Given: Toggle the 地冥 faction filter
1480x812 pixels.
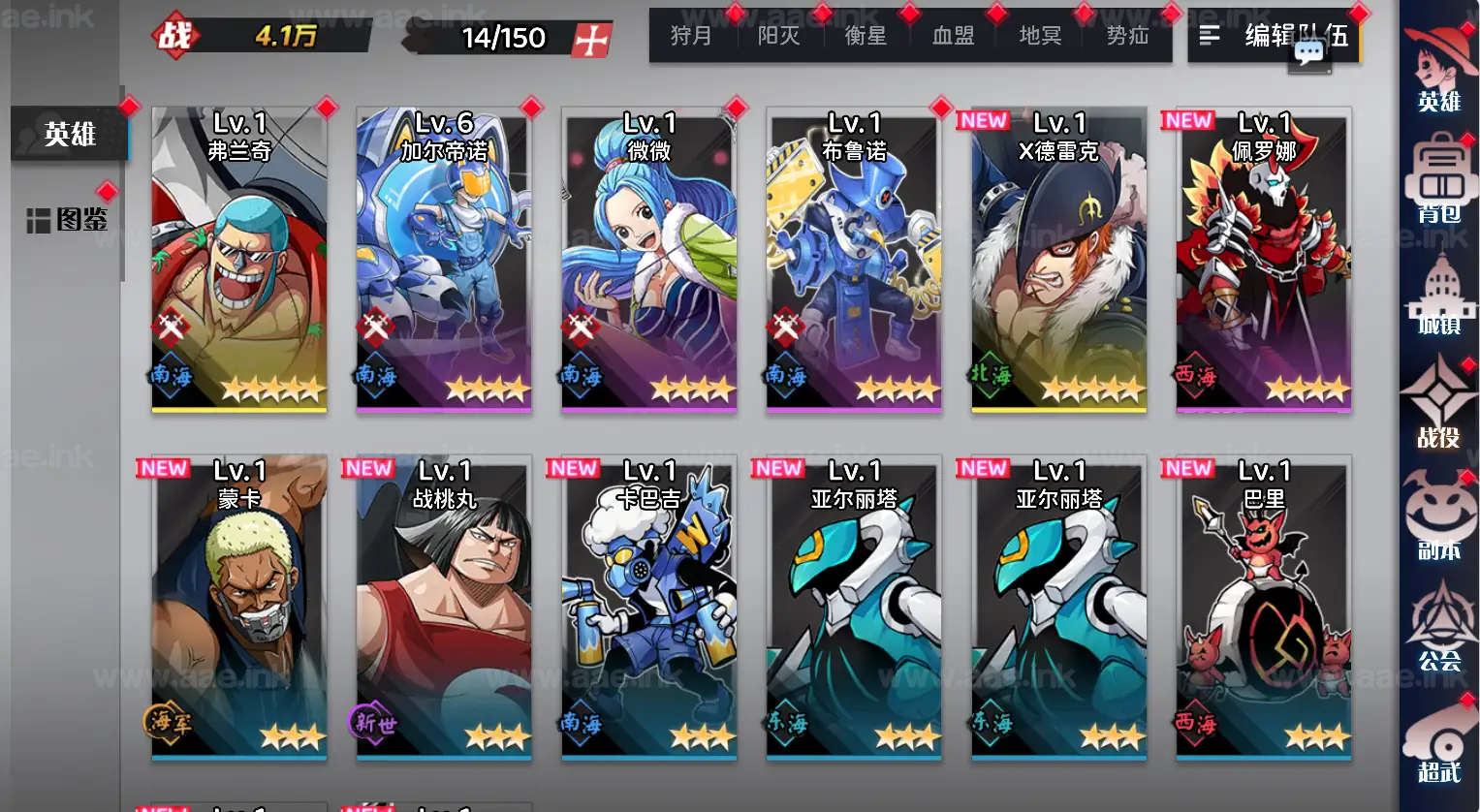Looking at the screenshot, I should coord(1039,36).
